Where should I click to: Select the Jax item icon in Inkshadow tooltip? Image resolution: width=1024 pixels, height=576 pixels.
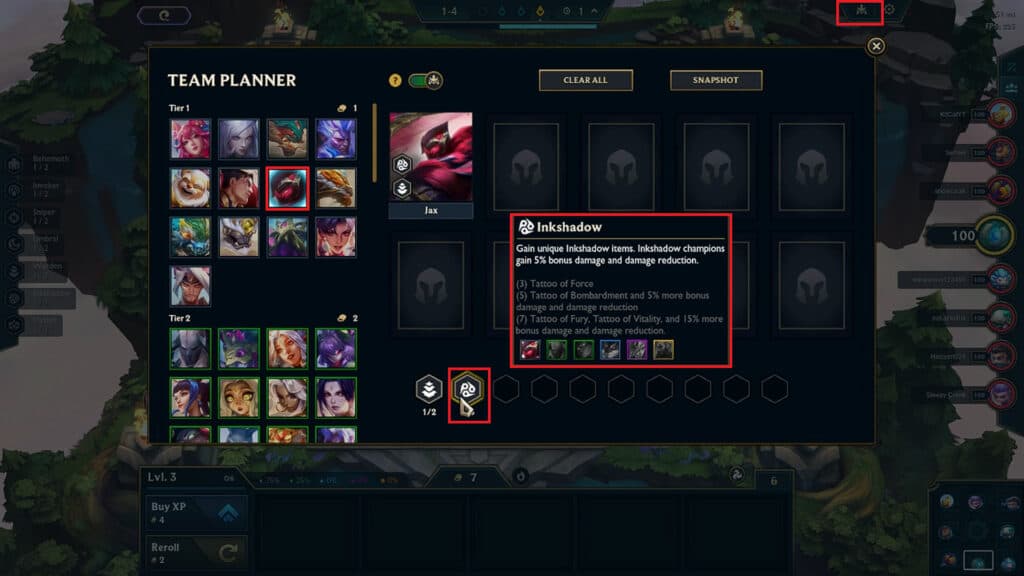pos(531,349)
